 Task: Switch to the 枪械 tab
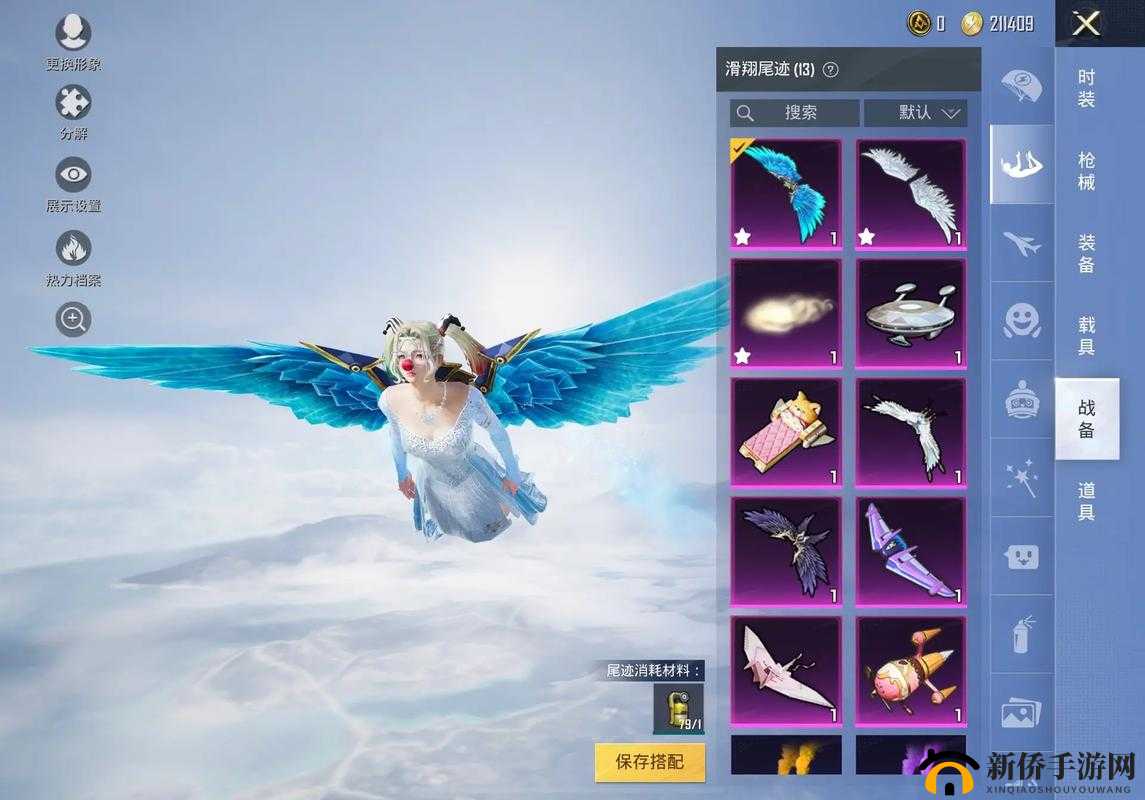point(1086,171)
